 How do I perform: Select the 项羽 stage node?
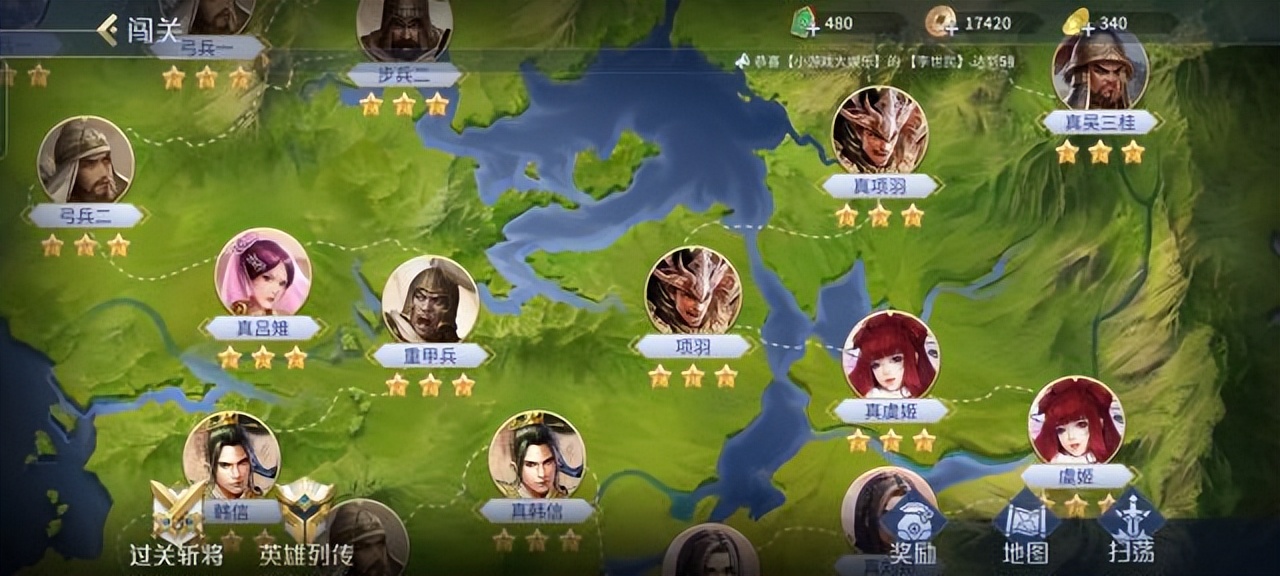coord(693,291)
